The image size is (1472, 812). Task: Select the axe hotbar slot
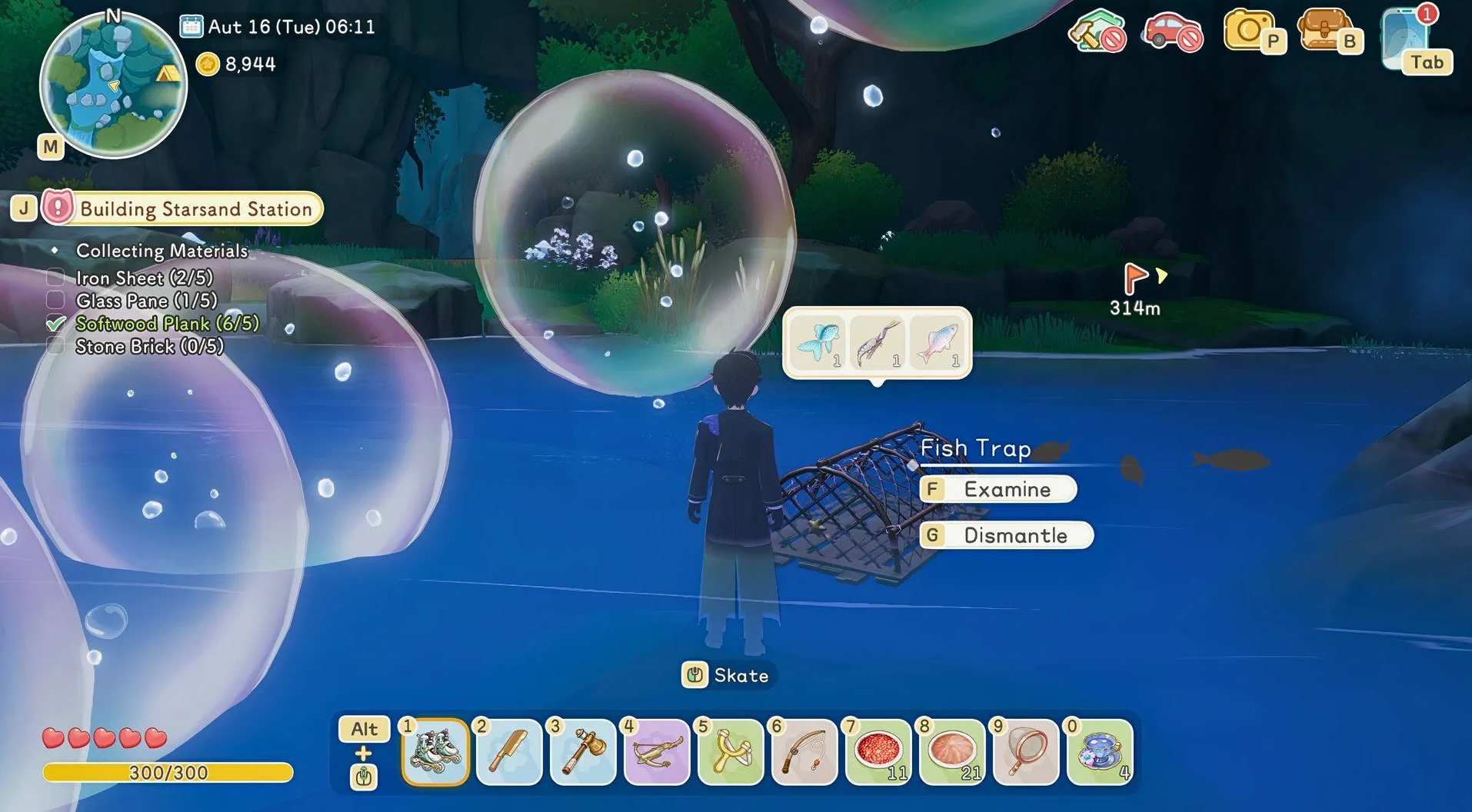tap(582, 752)
